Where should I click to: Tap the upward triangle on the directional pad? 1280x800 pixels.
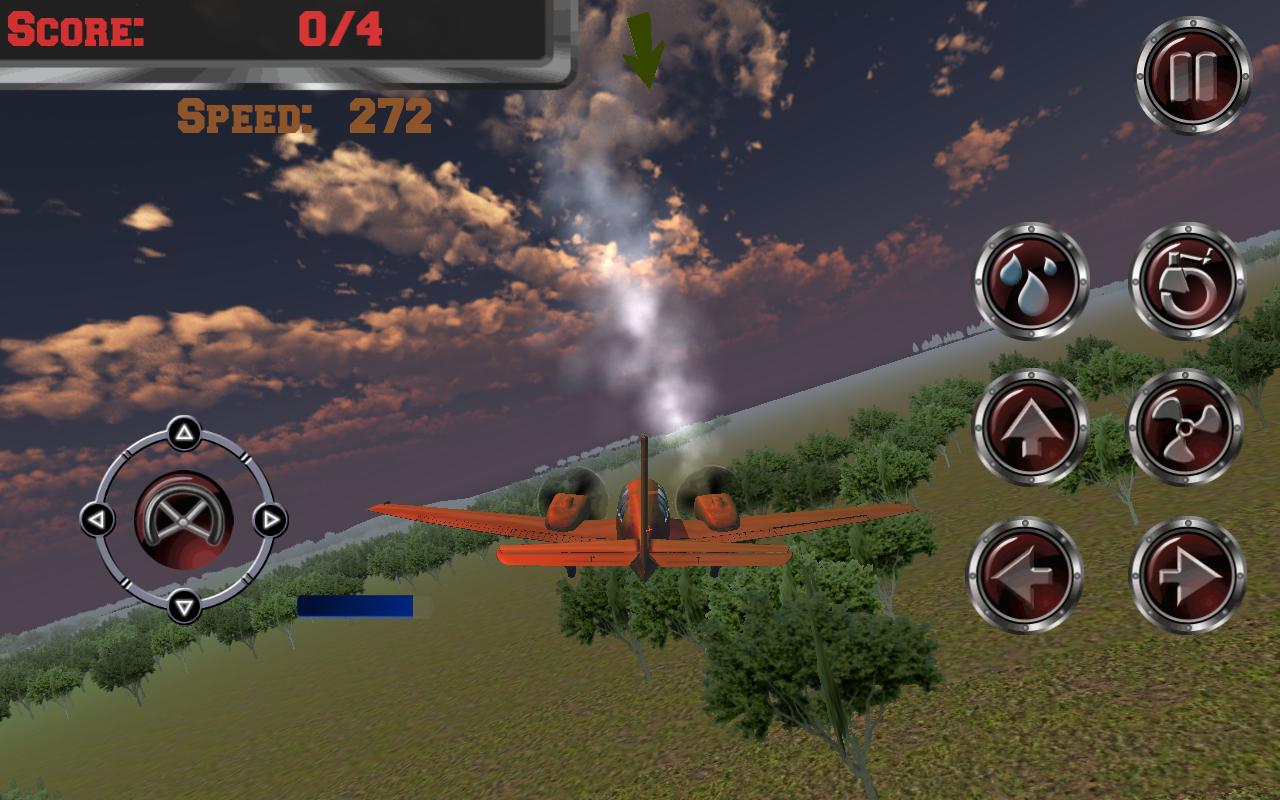point(182,430)
